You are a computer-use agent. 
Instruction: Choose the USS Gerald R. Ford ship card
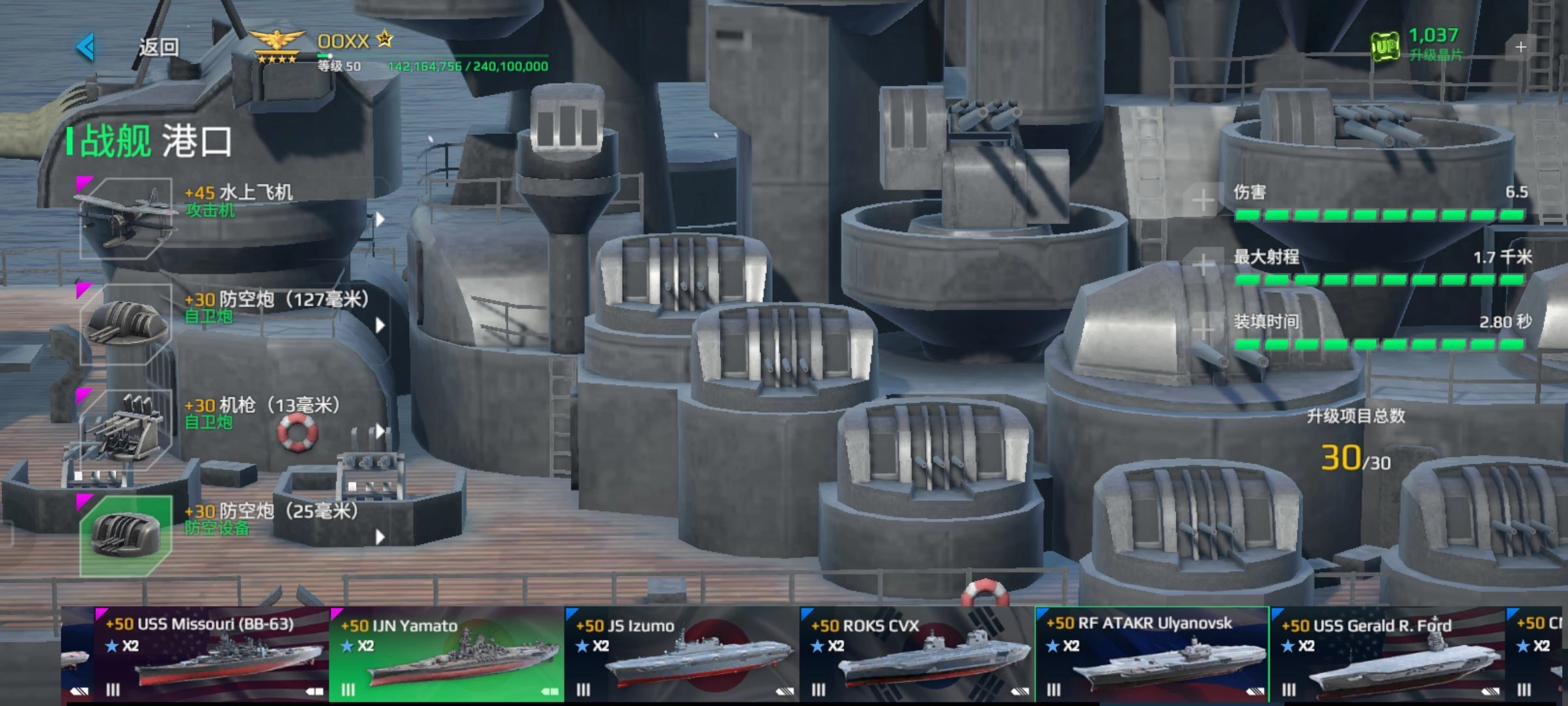(x=1387, y=654)
